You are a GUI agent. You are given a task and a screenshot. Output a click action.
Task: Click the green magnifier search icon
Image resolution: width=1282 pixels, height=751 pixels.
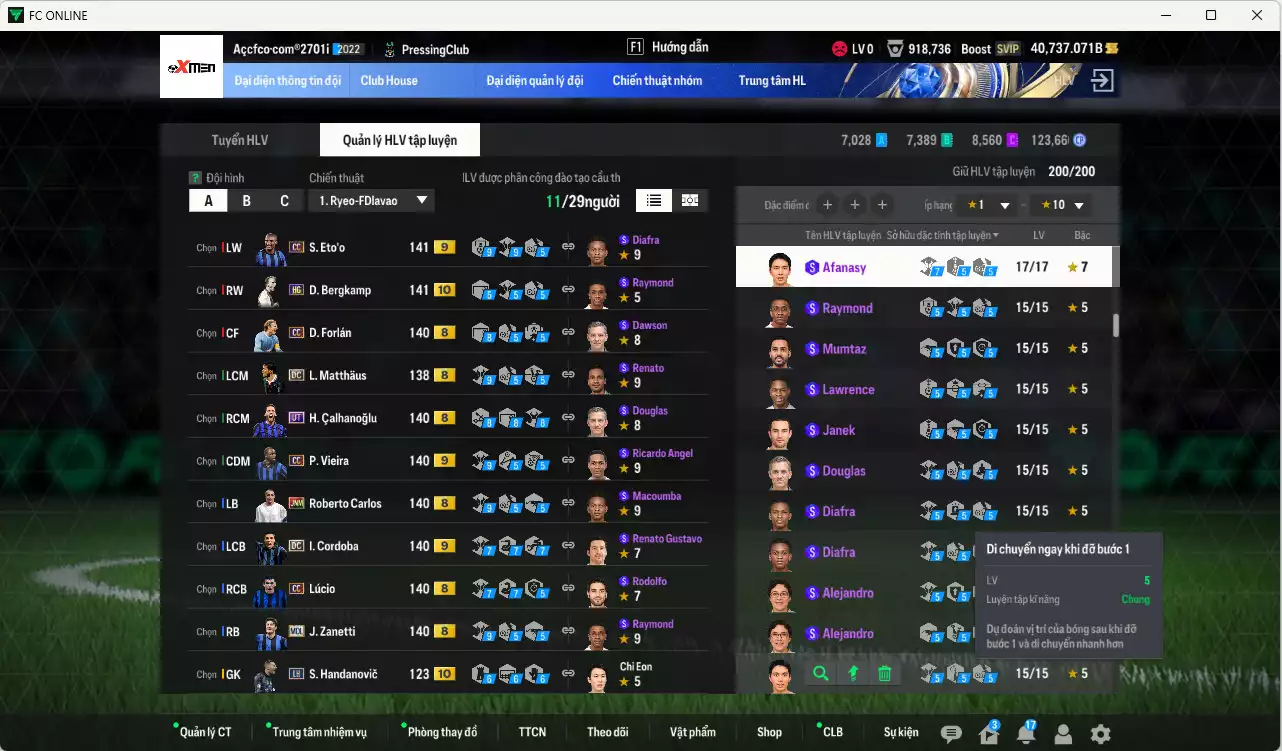(821, 674)
